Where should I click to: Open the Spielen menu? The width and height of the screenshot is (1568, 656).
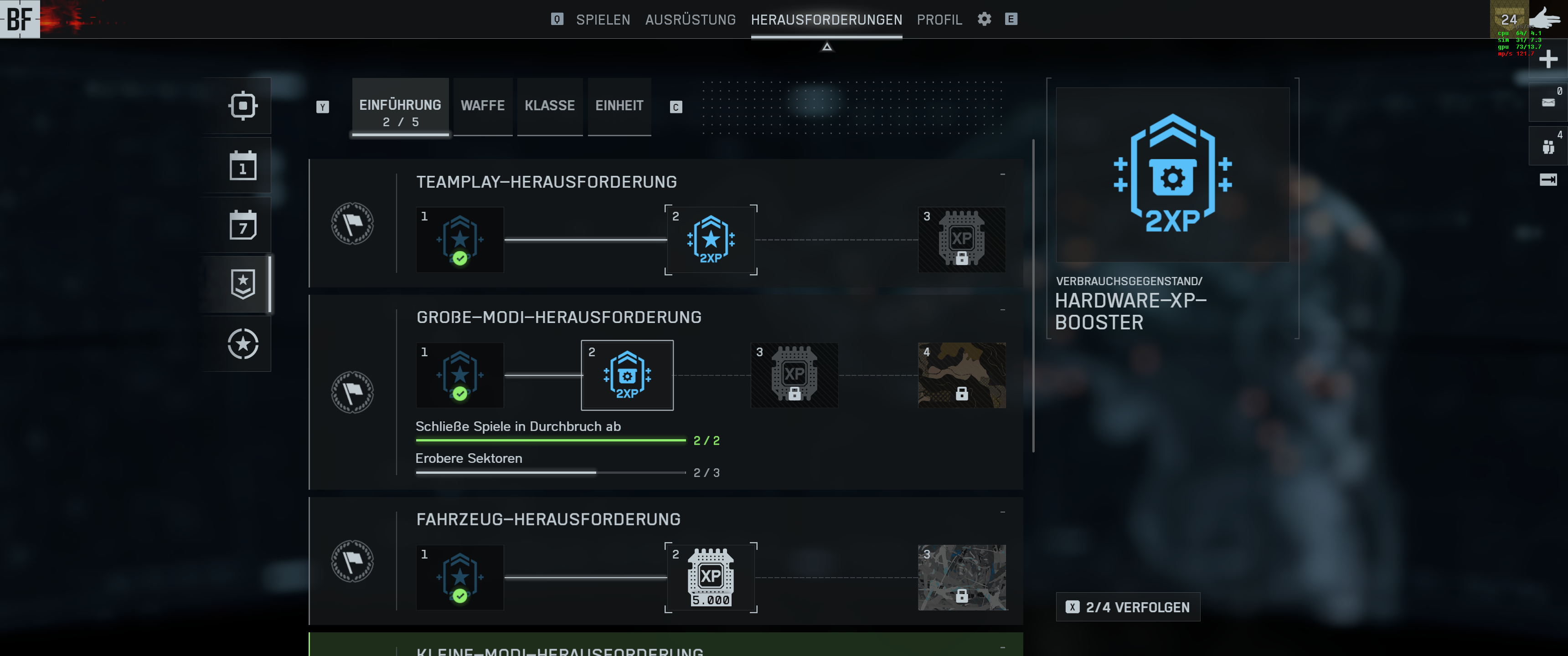pos(603,20)
